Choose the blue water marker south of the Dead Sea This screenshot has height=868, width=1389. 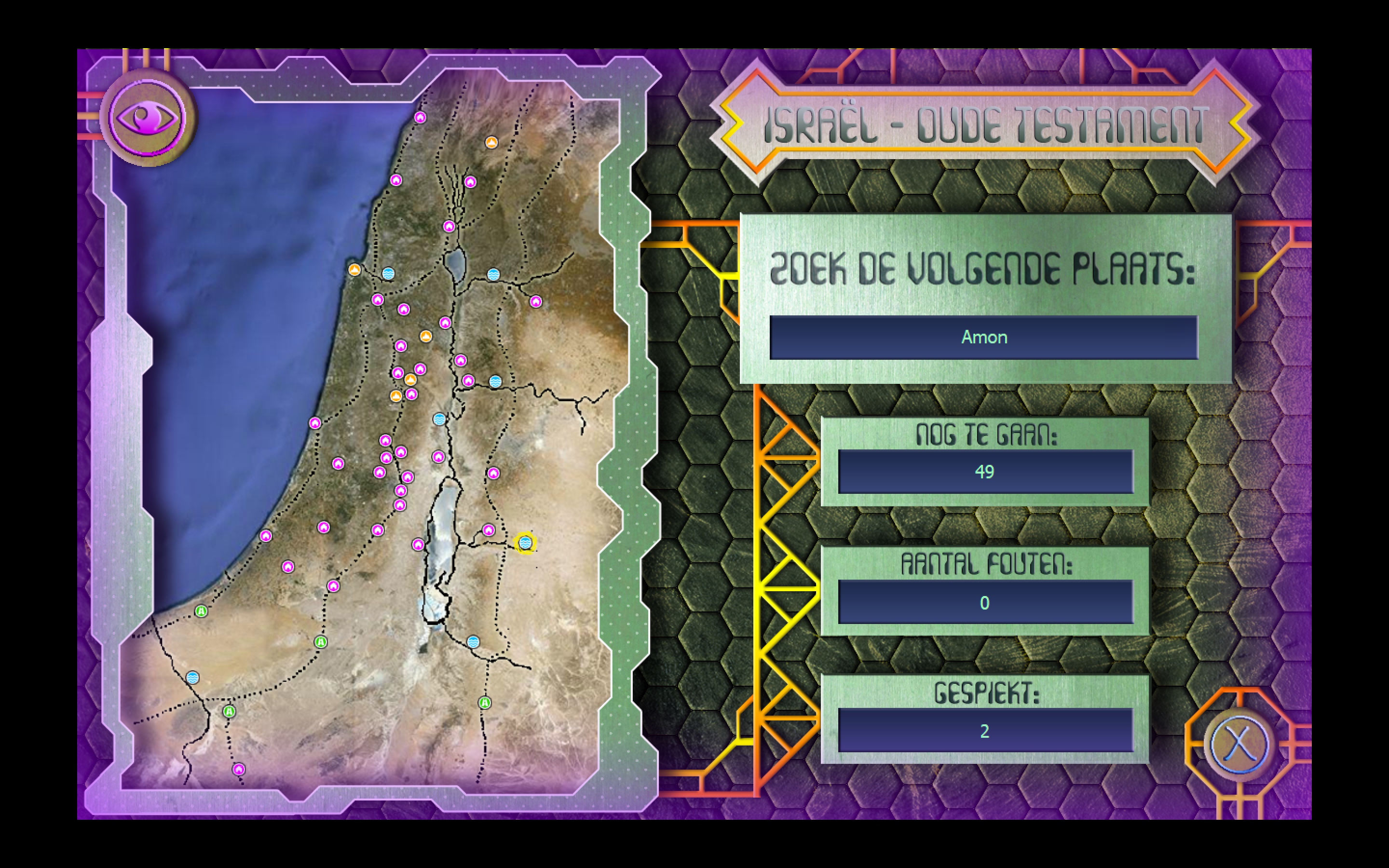pos(473,642)
